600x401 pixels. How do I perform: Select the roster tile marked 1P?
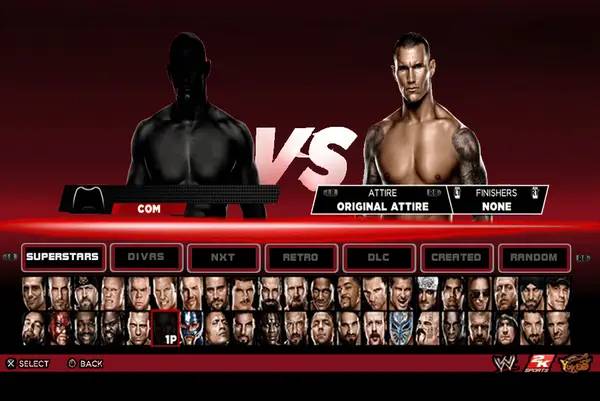[166, 329]
